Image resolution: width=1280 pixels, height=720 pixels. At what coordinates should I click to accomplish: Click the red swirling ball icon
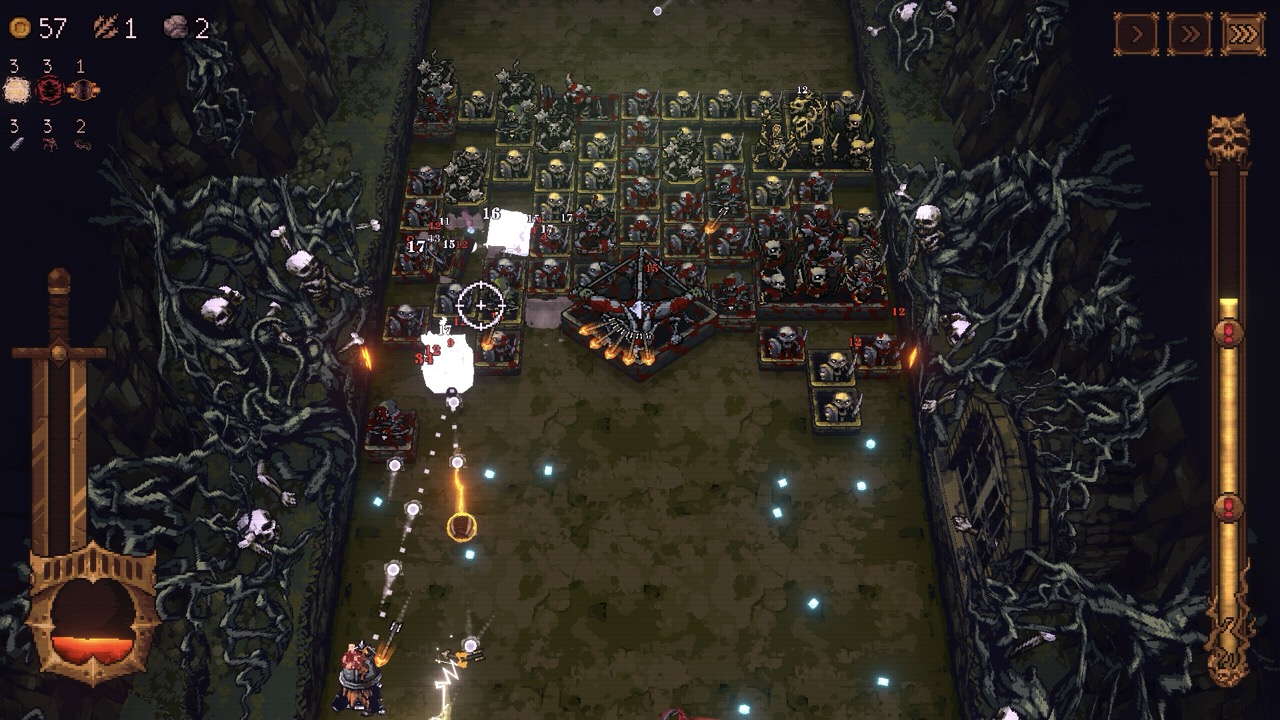pyautogui.click(x=50, y=91)
